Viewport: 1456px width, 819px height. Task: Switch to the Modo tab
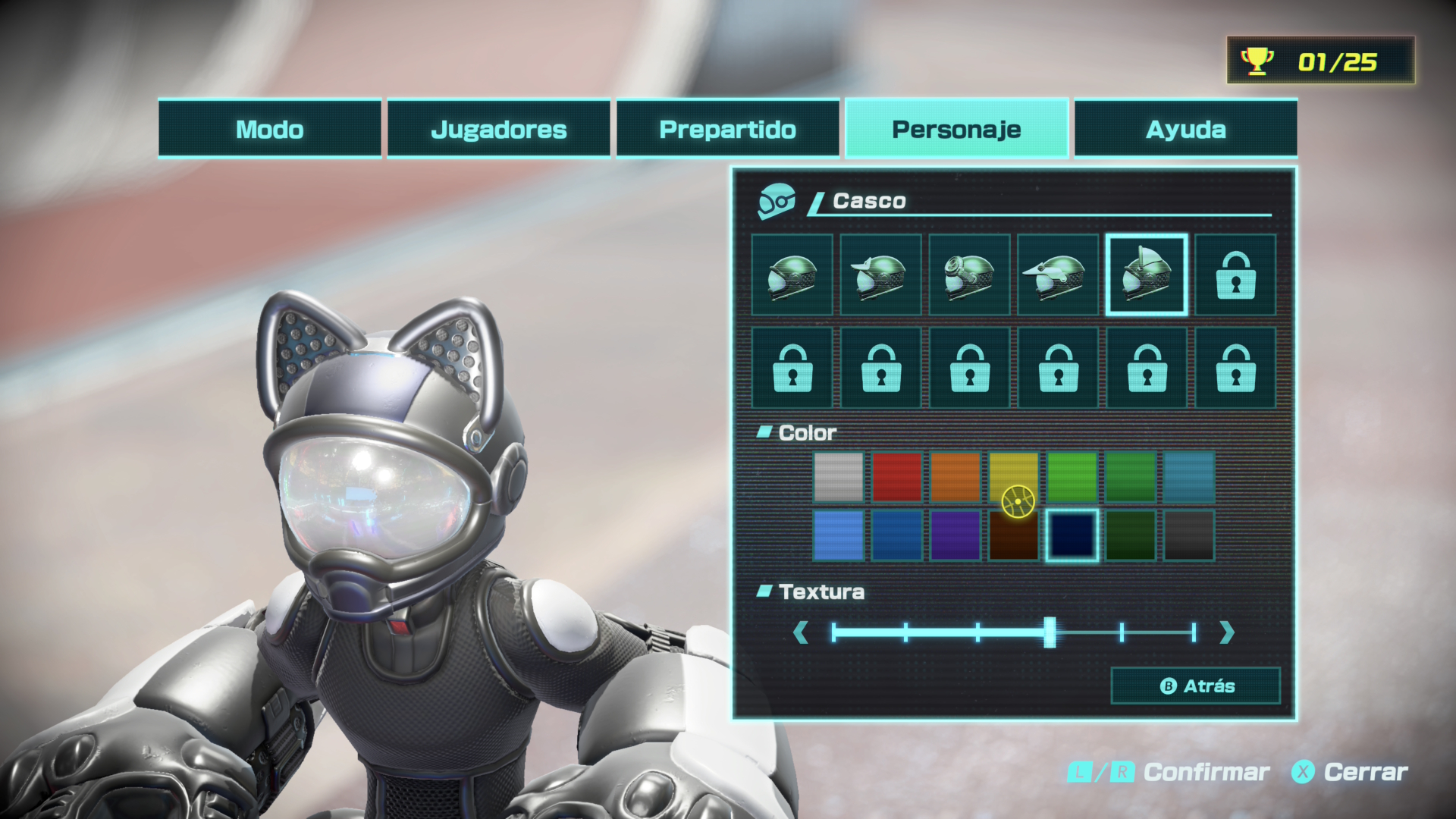click(x=269, y=129)
